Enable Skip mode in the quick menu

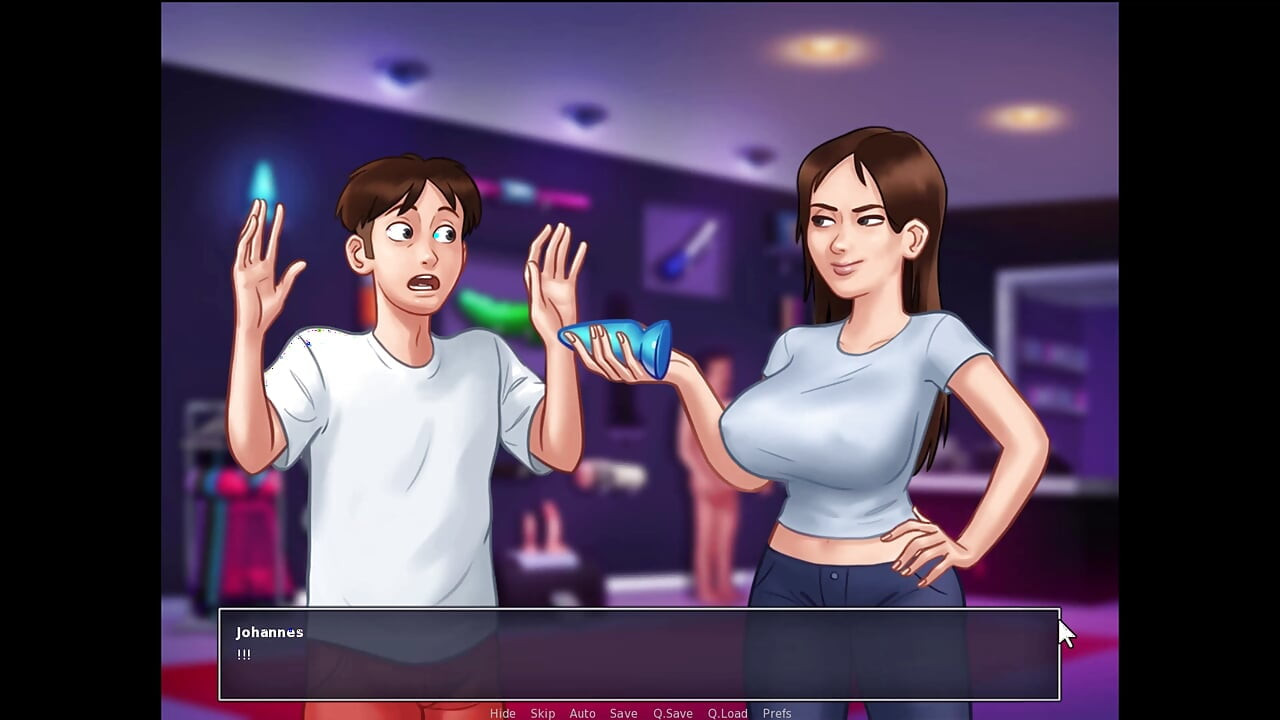click(x=542, y=713)
